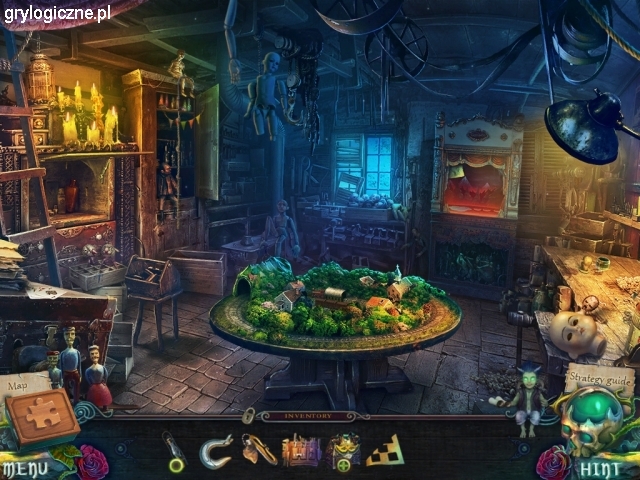Screen dimensions: 640x480
Task: Open the Map puzzle-piece icon
Action: tap(41, 415)
